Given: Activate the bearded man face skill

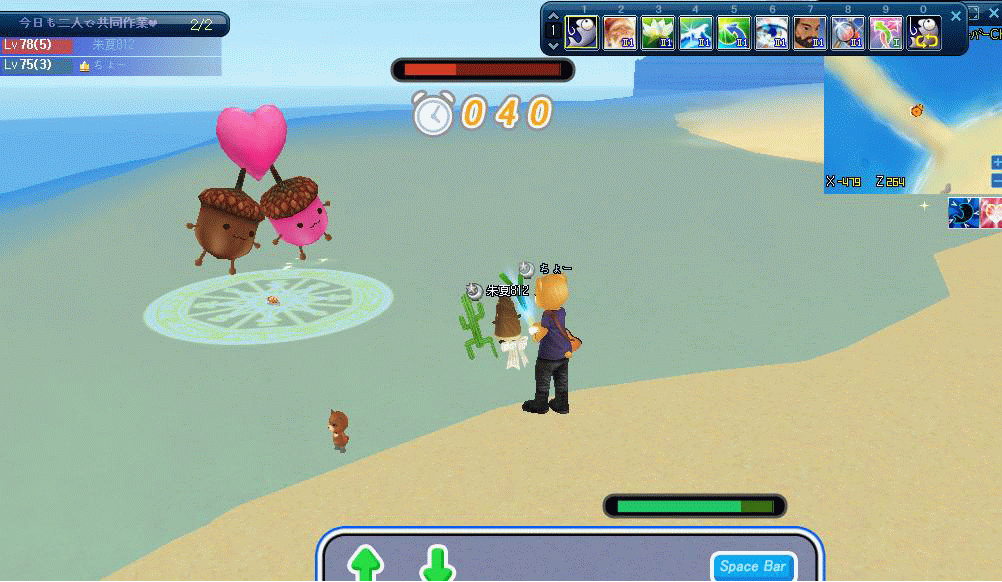Looking at the screenshot, I should tap(810, 33).
